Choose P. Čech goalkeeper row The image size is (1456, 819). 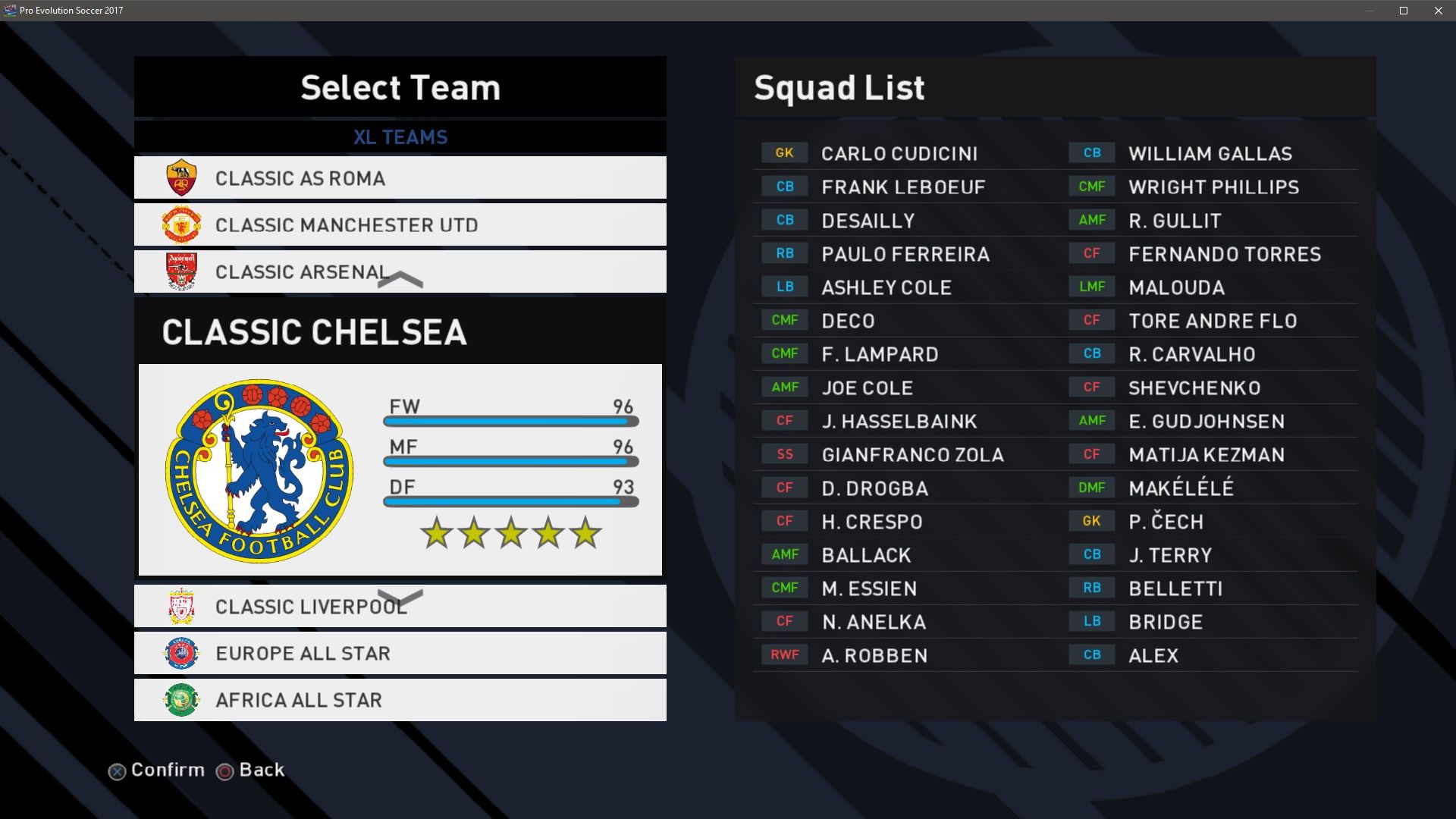(1166, 522)
